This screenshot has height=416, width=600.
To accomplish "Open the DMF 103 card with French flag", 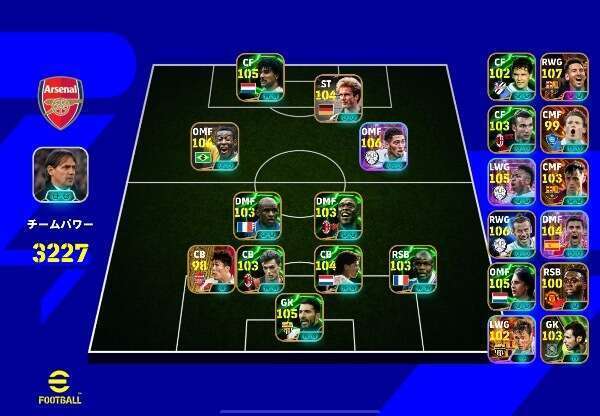I will 257,216.
